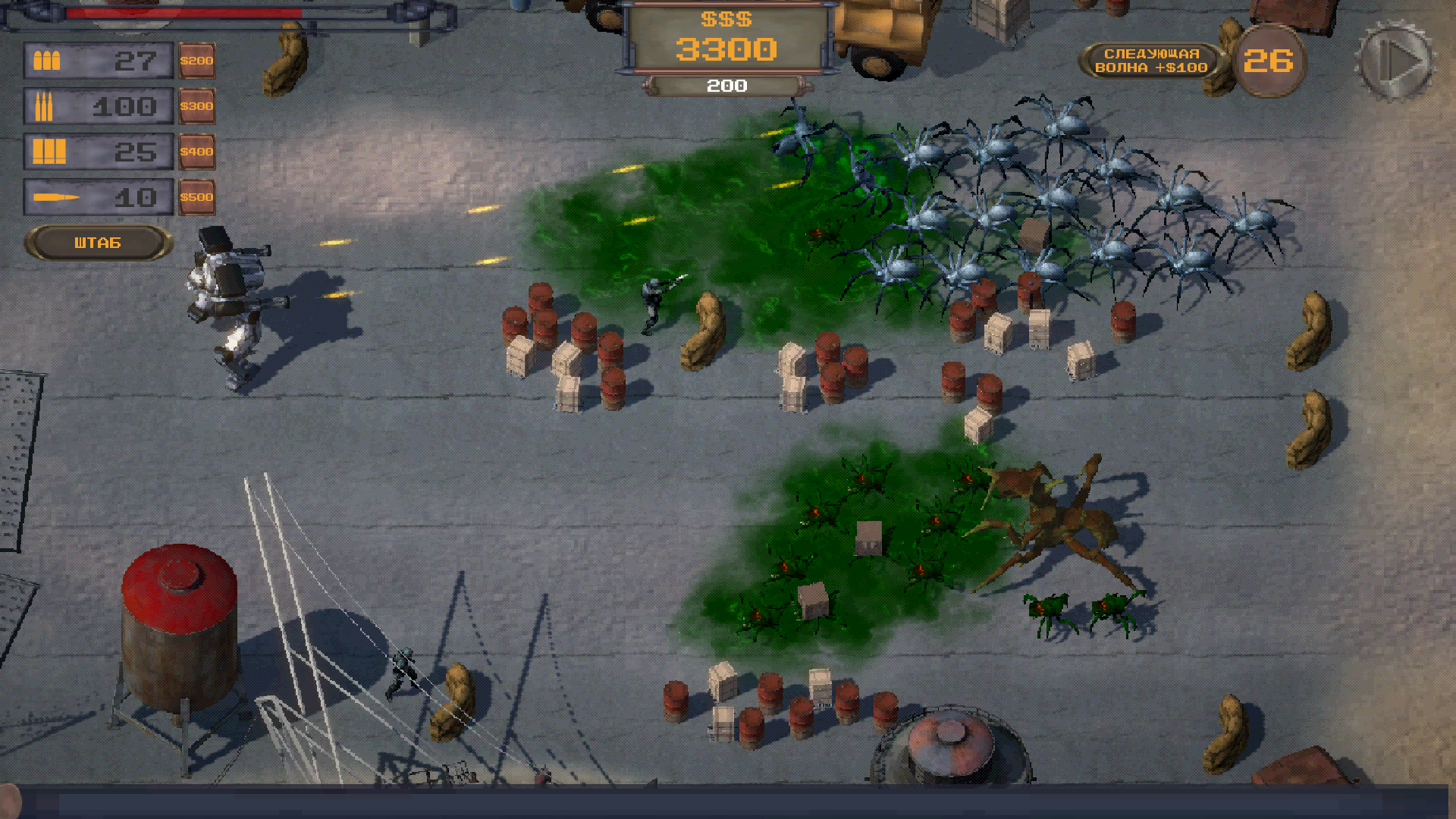
Task: Click the 3300 money amount display
Action: pos(728,50)
